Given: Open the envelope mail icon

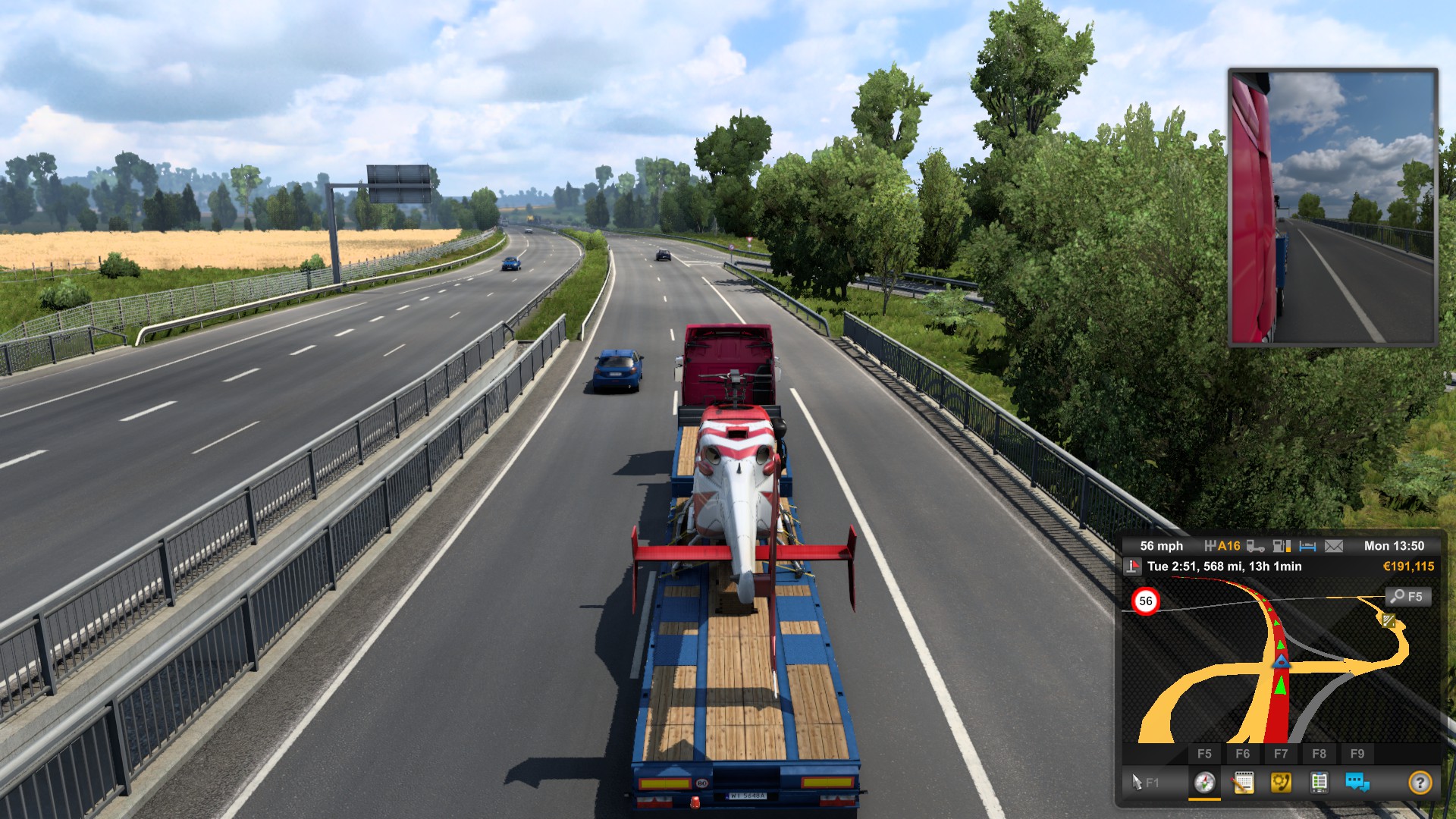Looking at the screenshot, I should click(1334, 546).
